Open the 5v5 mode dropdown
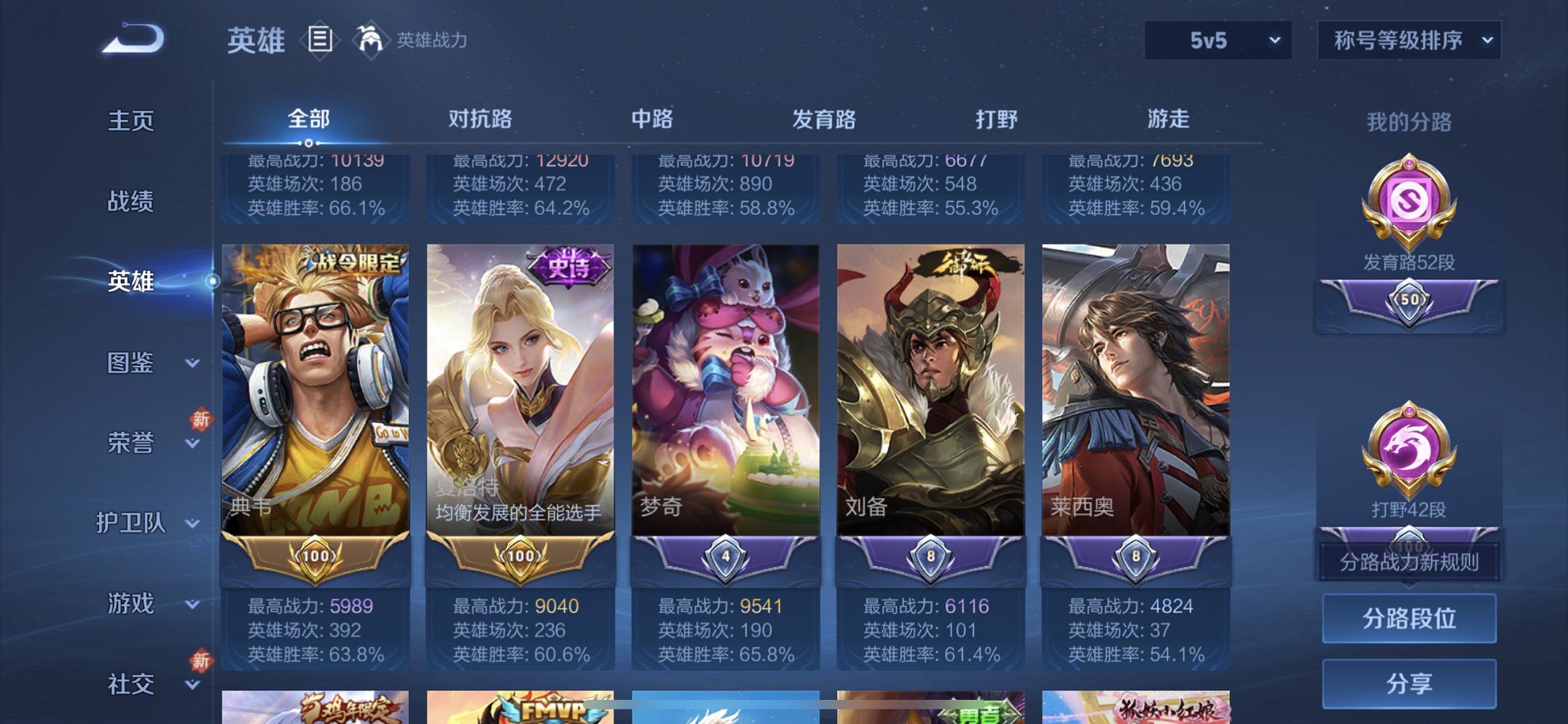Viewport: 1568px width, 724px height. pos(1215,42)
